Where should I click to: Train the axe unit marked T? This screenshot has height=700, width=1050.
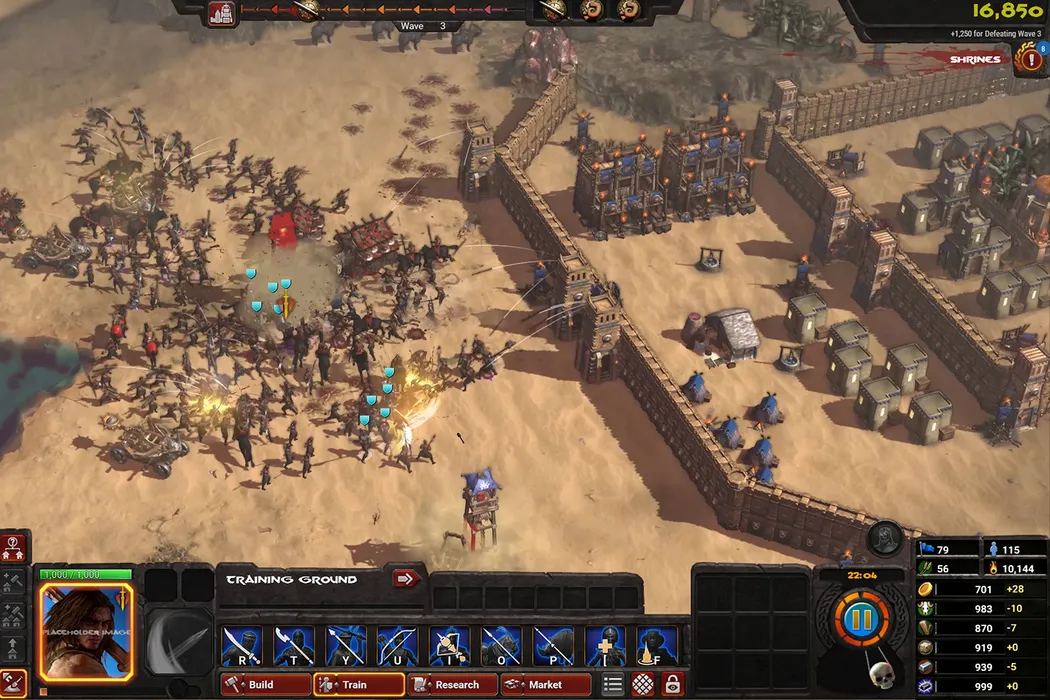pyautogui.click(x=294, y=646)
